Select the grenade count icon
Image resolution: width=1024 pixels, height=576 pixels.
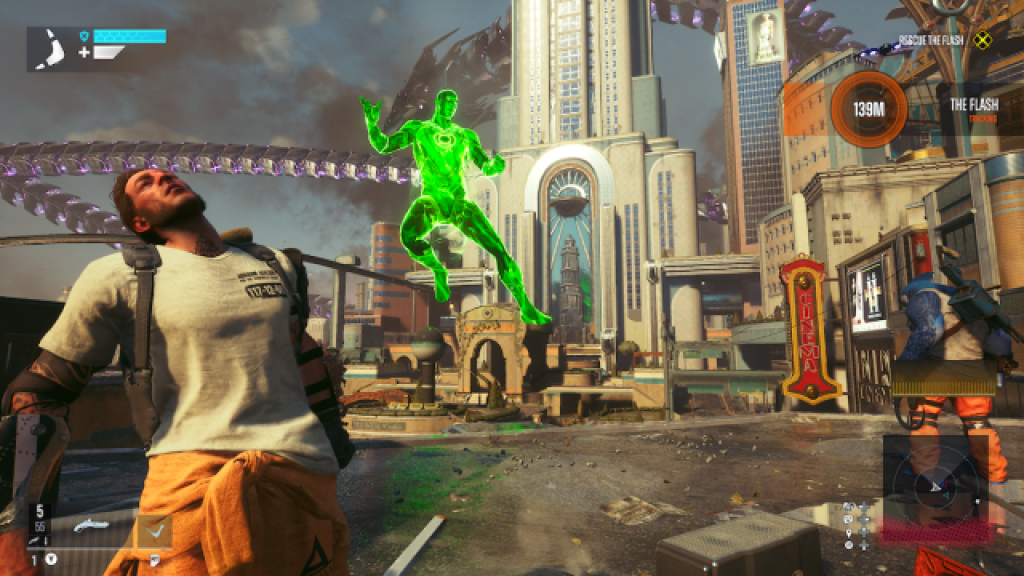point(50,559)
